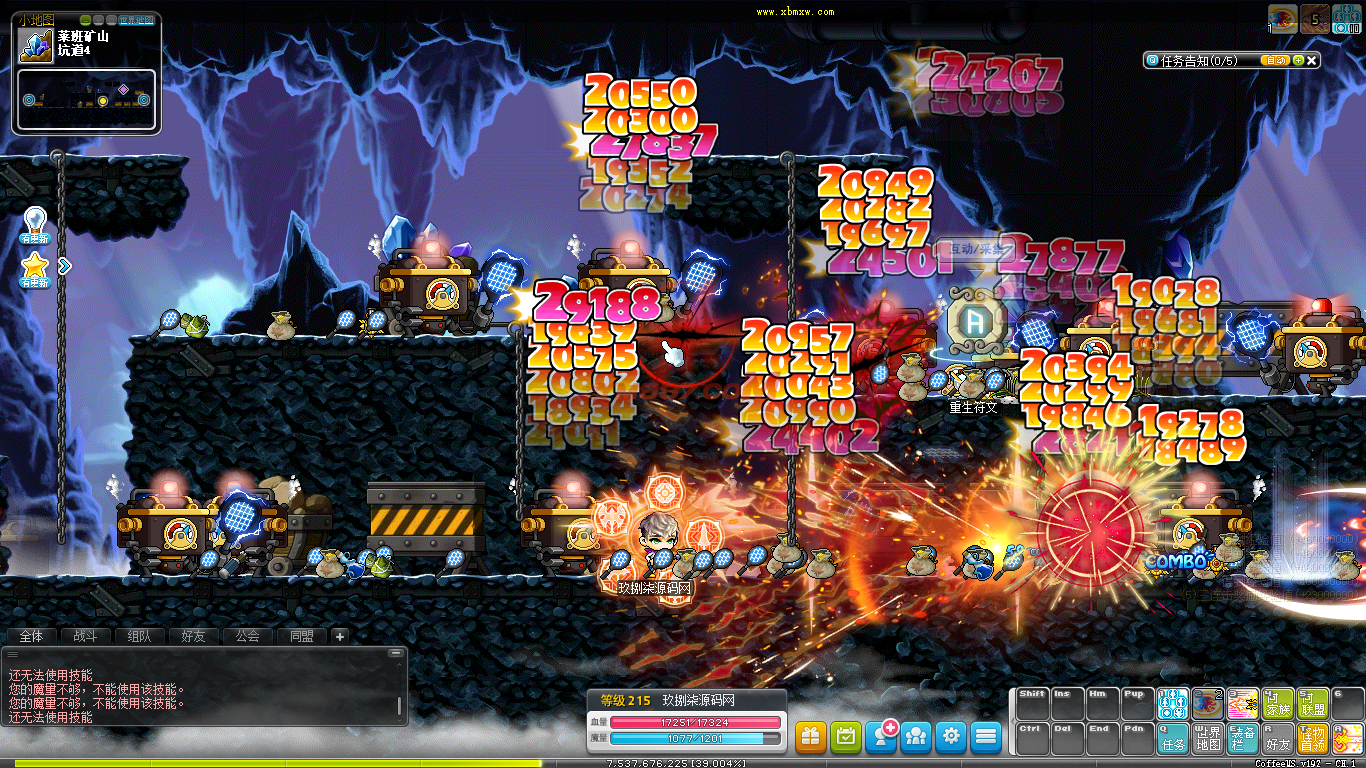Switch to the 战斗 chat tab
Screen dimensions: 1366x768
(85, 636)
